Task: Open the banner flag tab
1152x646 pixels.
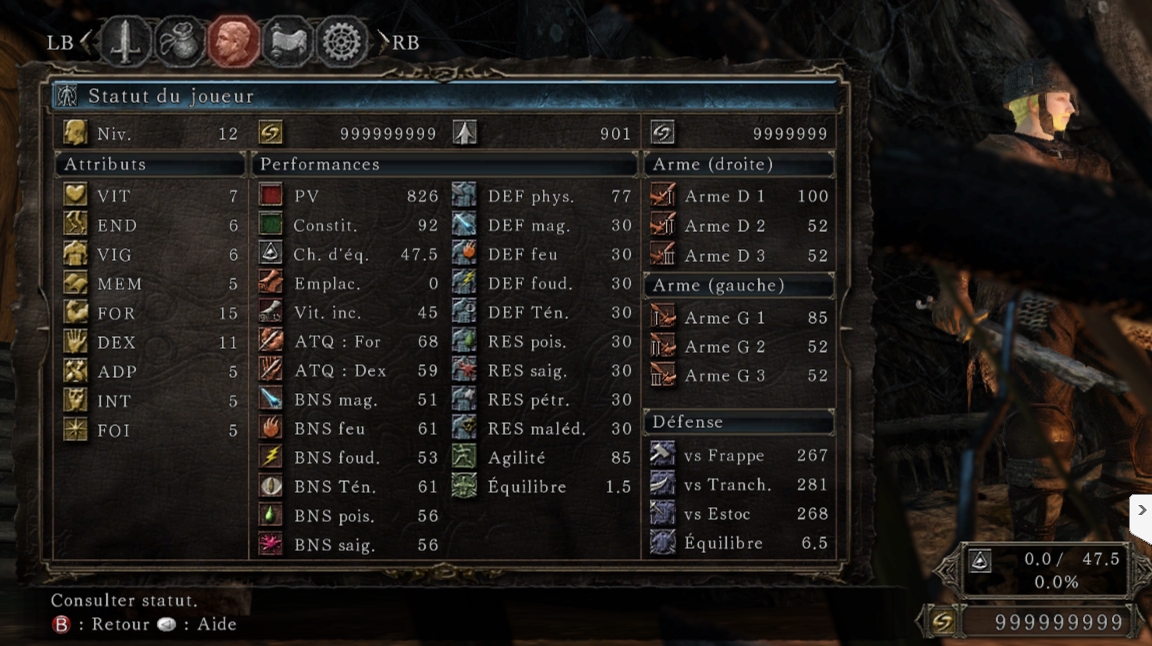Action: pos(288,42)
